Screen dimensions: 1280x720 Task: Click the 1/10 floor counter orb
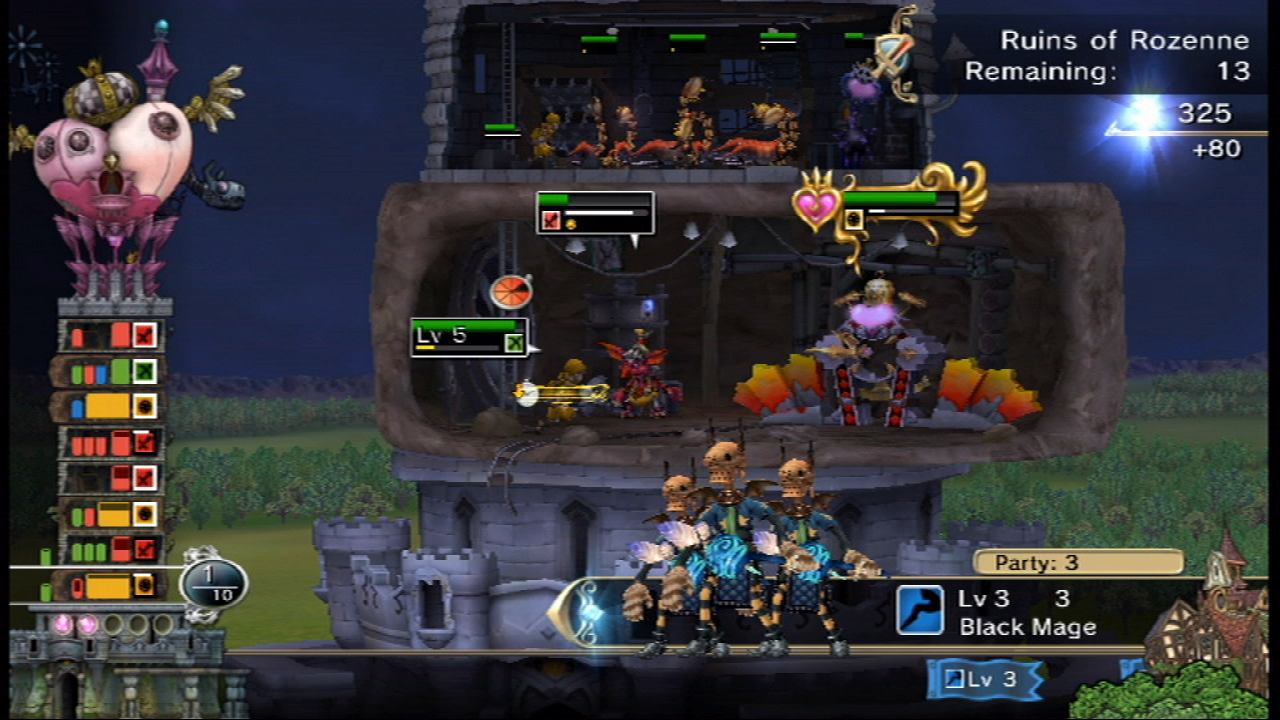click(213, 584)
